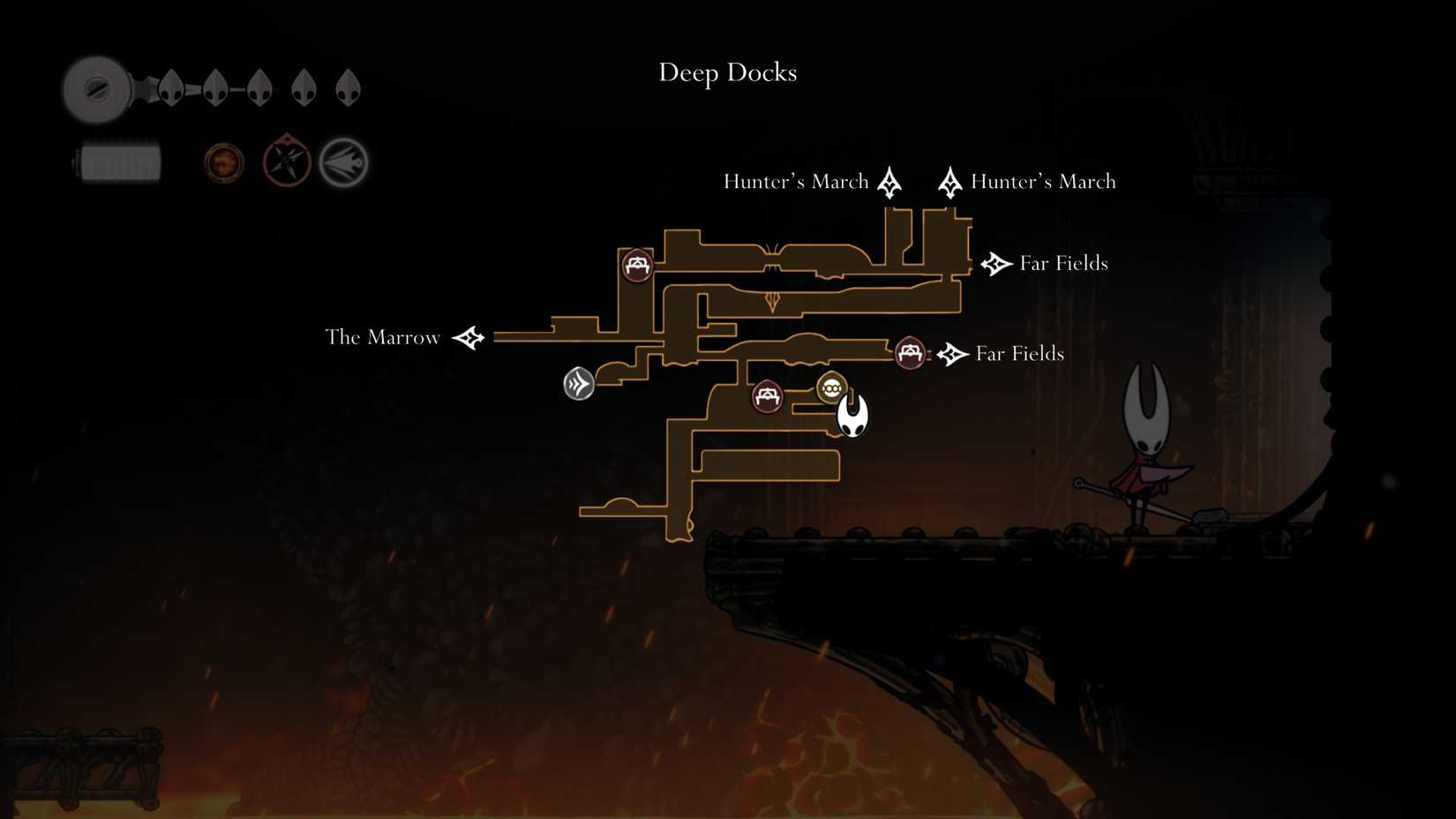
Task: Click the right Hunter's March exit arrow
Action: 950,181
